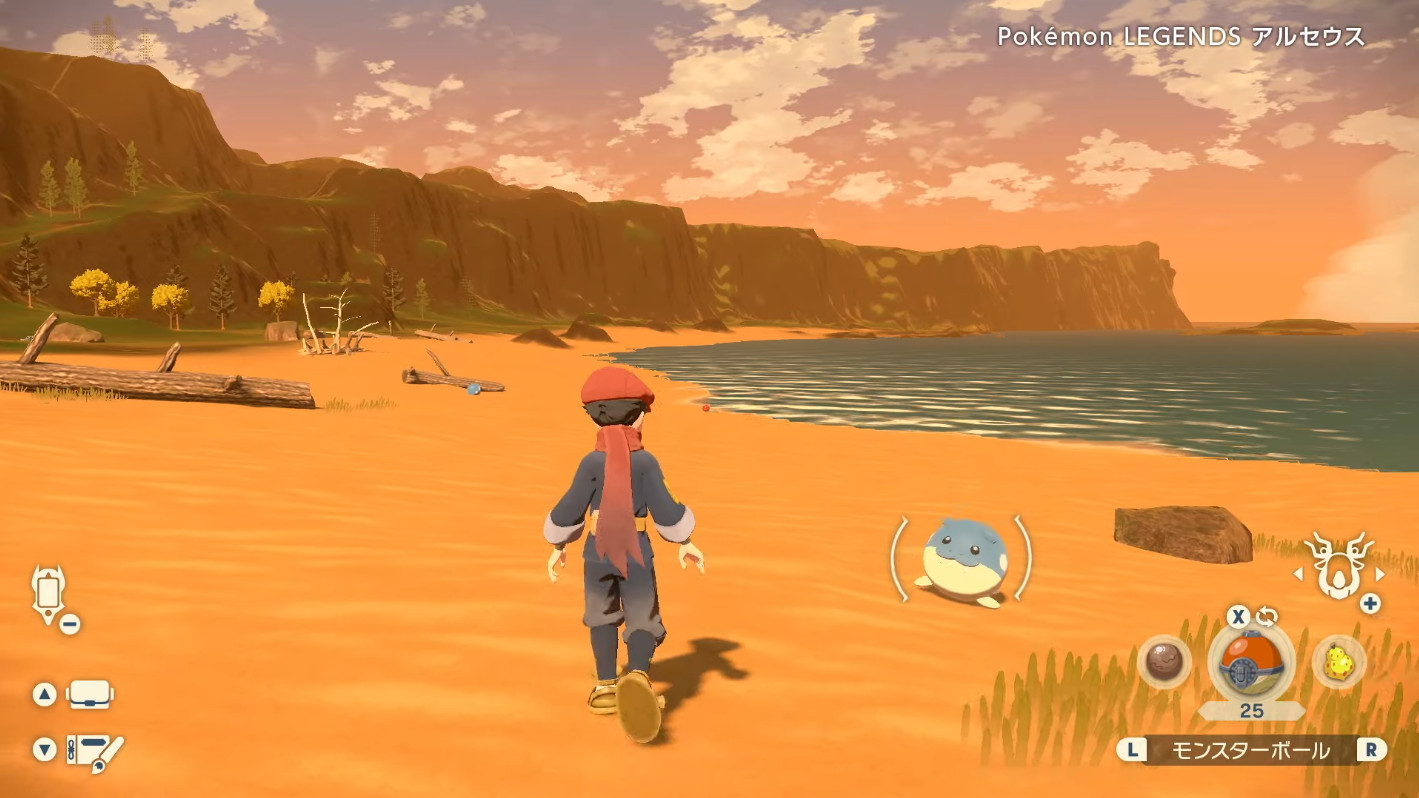Choose the brown mud ball item slot
This screenshot has width=1419, height=798.
1164,662
